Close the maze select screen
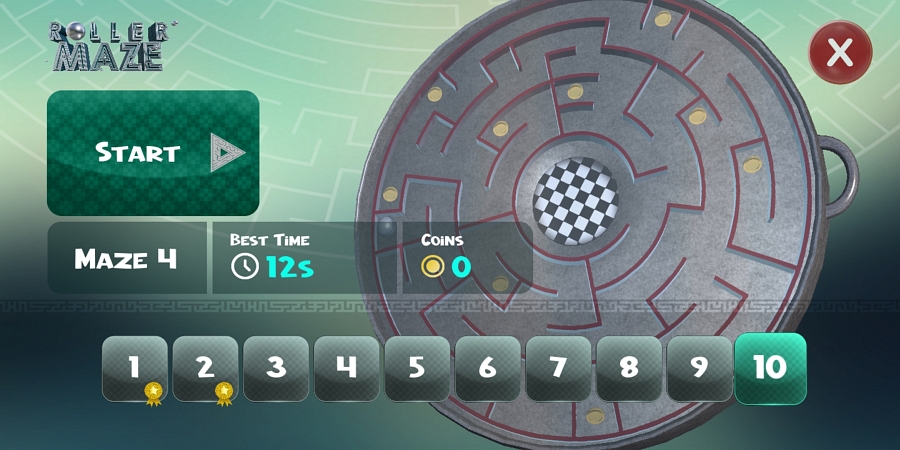 839,52
